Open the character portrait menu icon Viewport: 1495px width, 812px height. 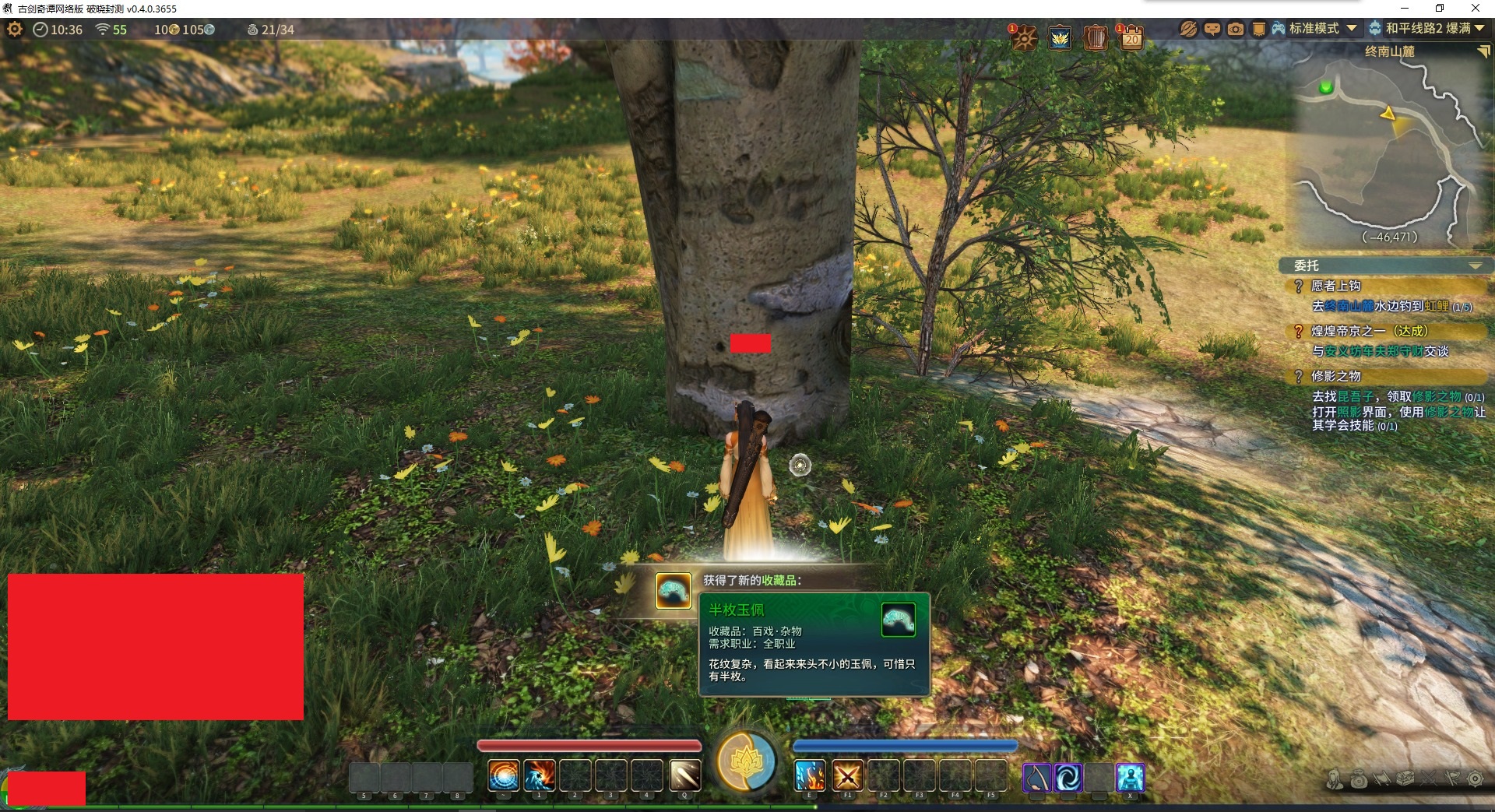[x=1335, y=779]
